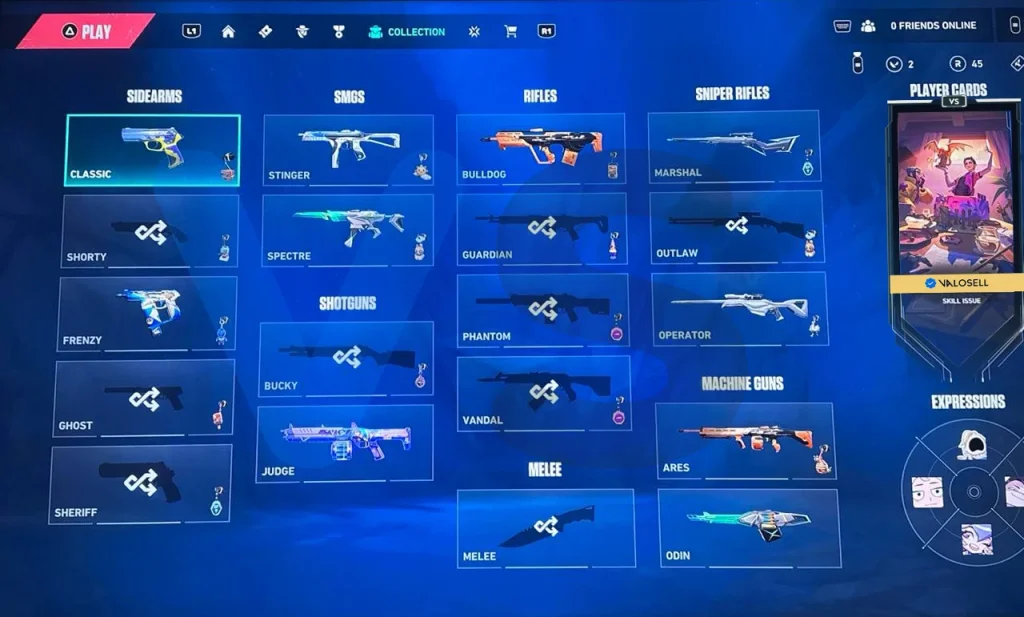Open the friends online panel
Viewport: 1024px width, 617px height.
pyautogui.click(x=920, y=26)
